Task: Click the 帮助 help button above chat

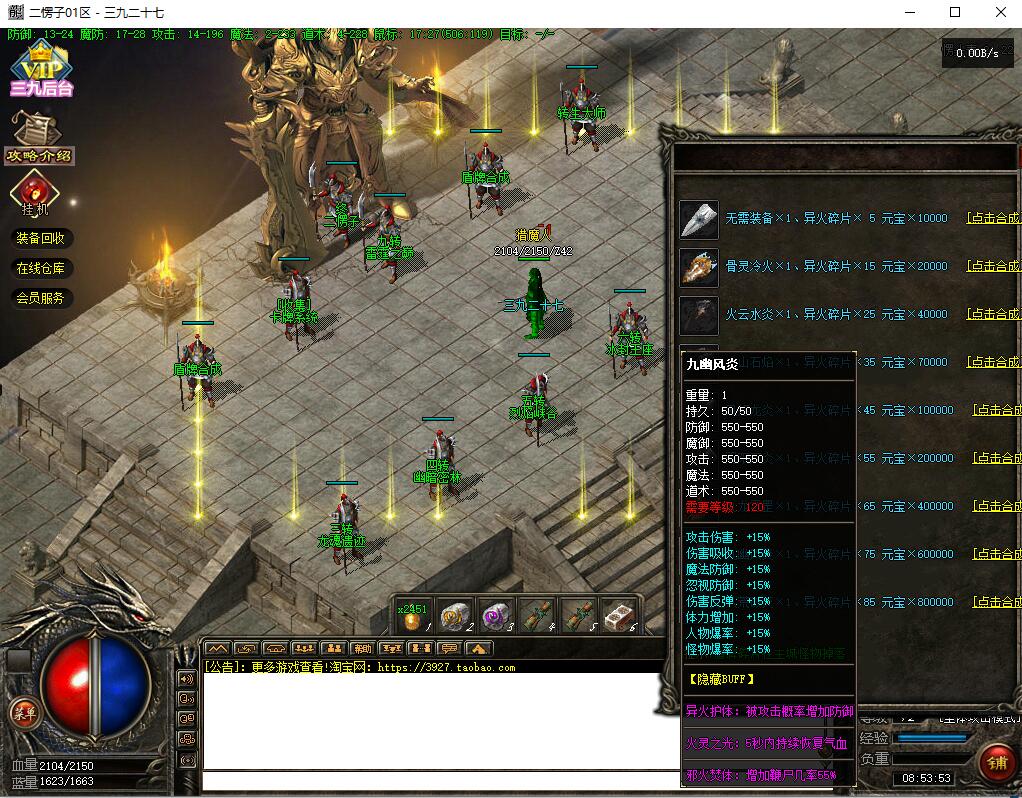Action: click(362, 648)
